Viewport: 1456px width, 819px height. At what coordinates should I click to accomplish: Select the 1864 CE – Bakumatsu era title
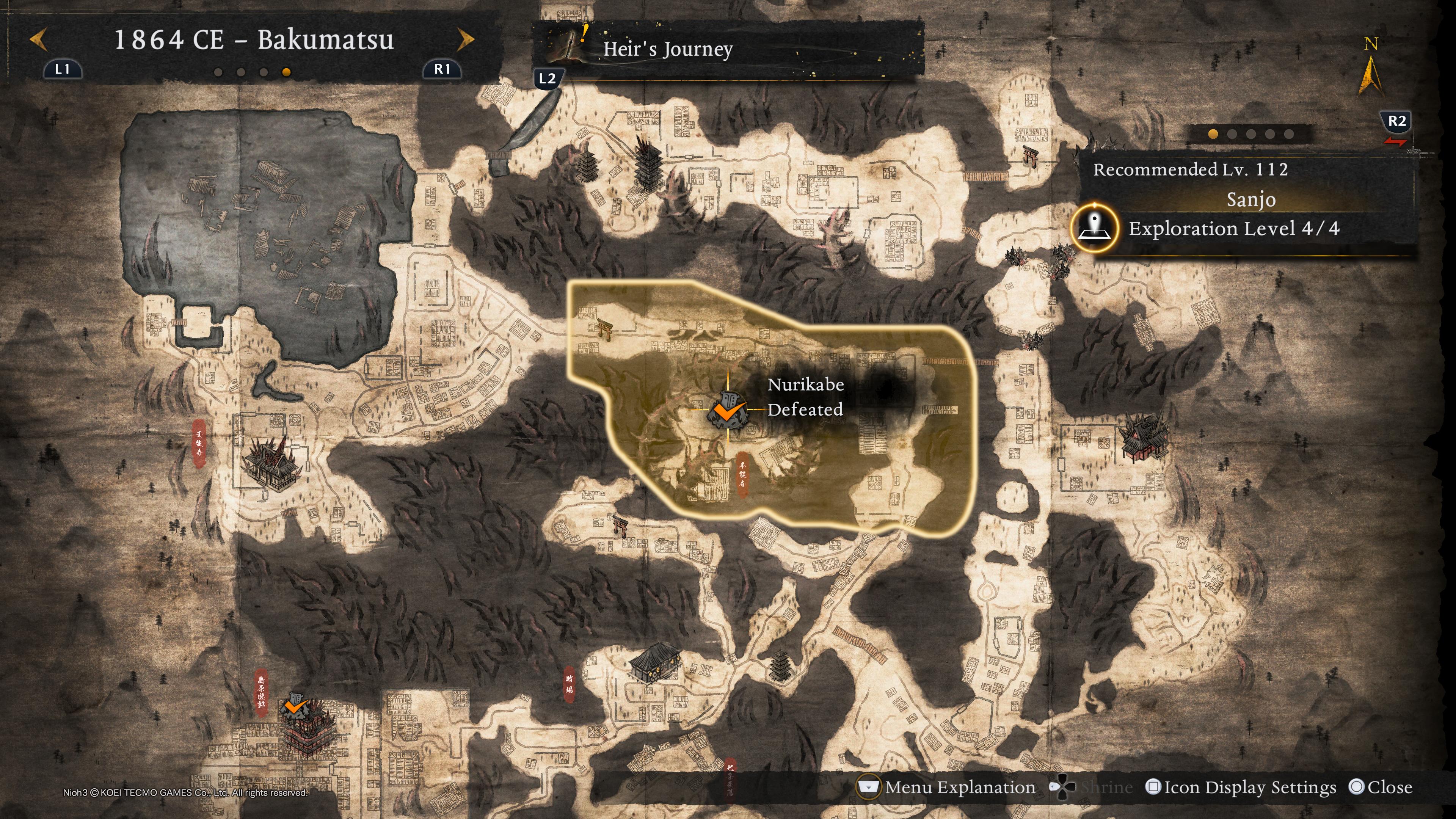point(254,40)
